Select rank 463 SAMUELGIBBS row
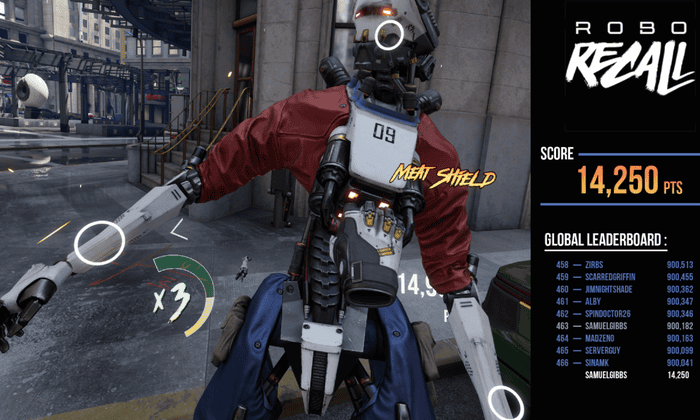The width and height of the screenshot is (700, 420). [x=621, y=325]
